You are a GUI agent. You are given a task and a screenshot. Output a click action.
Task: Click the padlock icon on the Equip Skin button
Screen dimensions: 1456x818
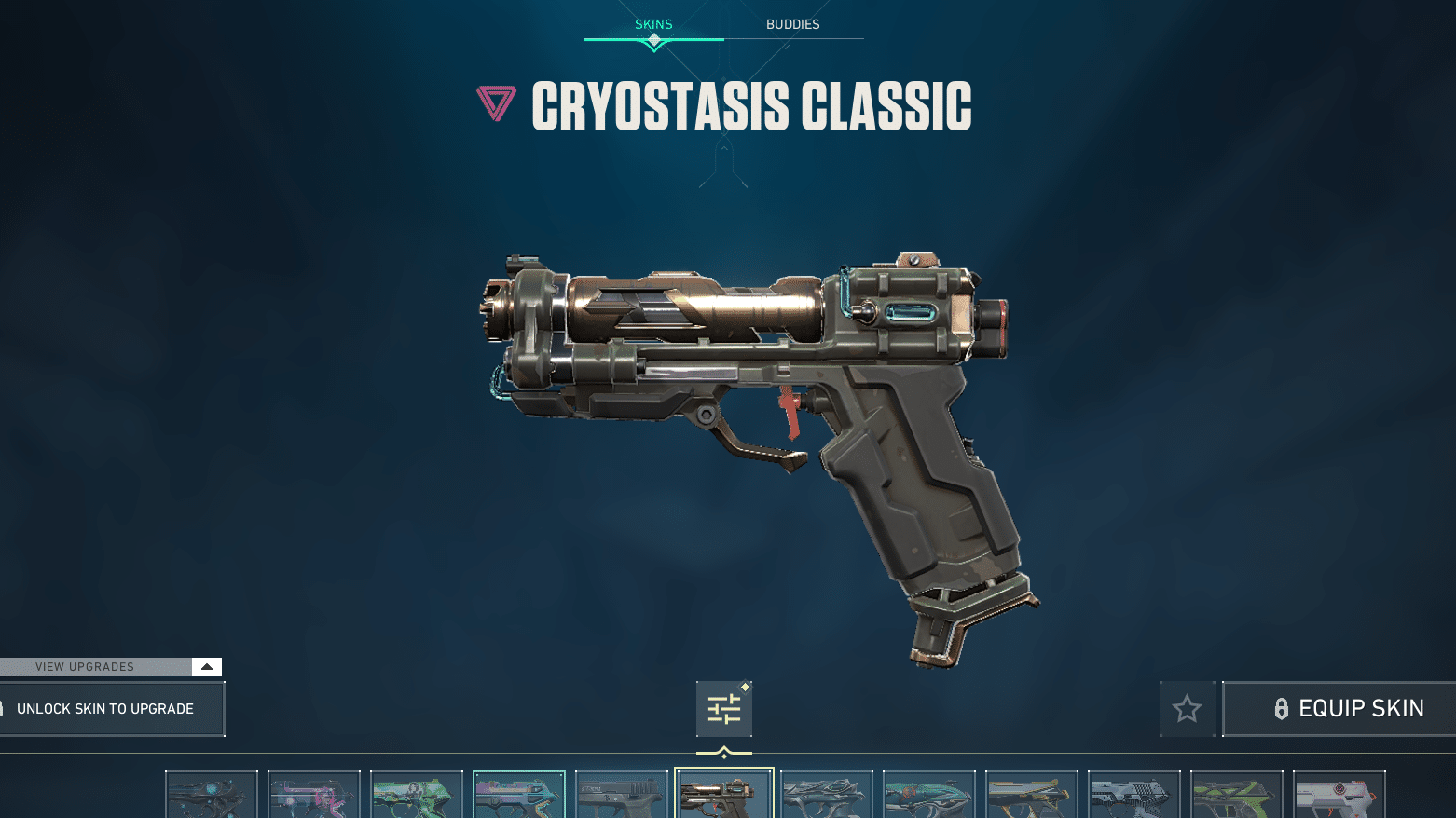pyautogui.click(x=1283, y=708)
